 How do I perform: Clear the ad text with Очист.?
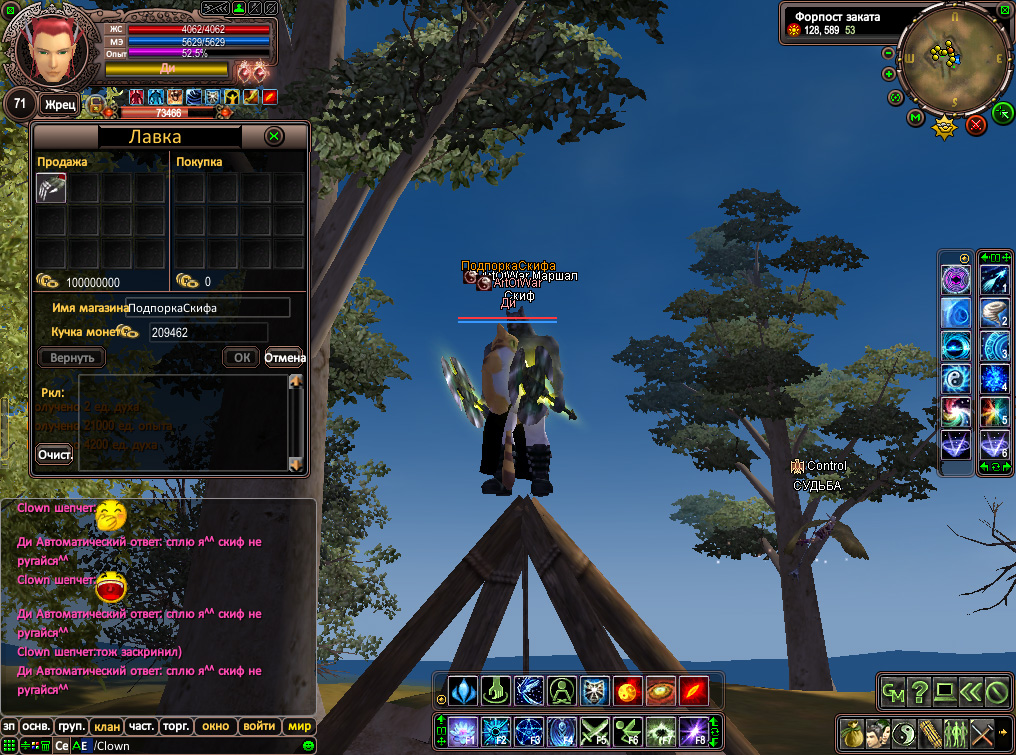[55, 455]
